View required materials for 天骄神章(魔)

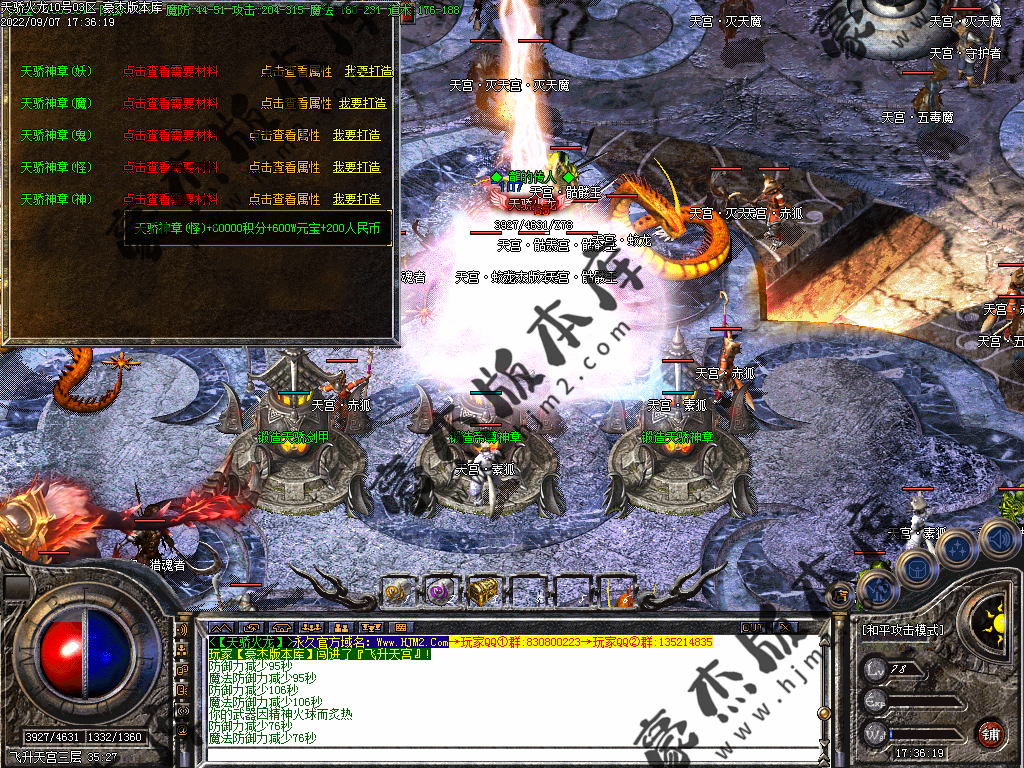coord(170,103)
